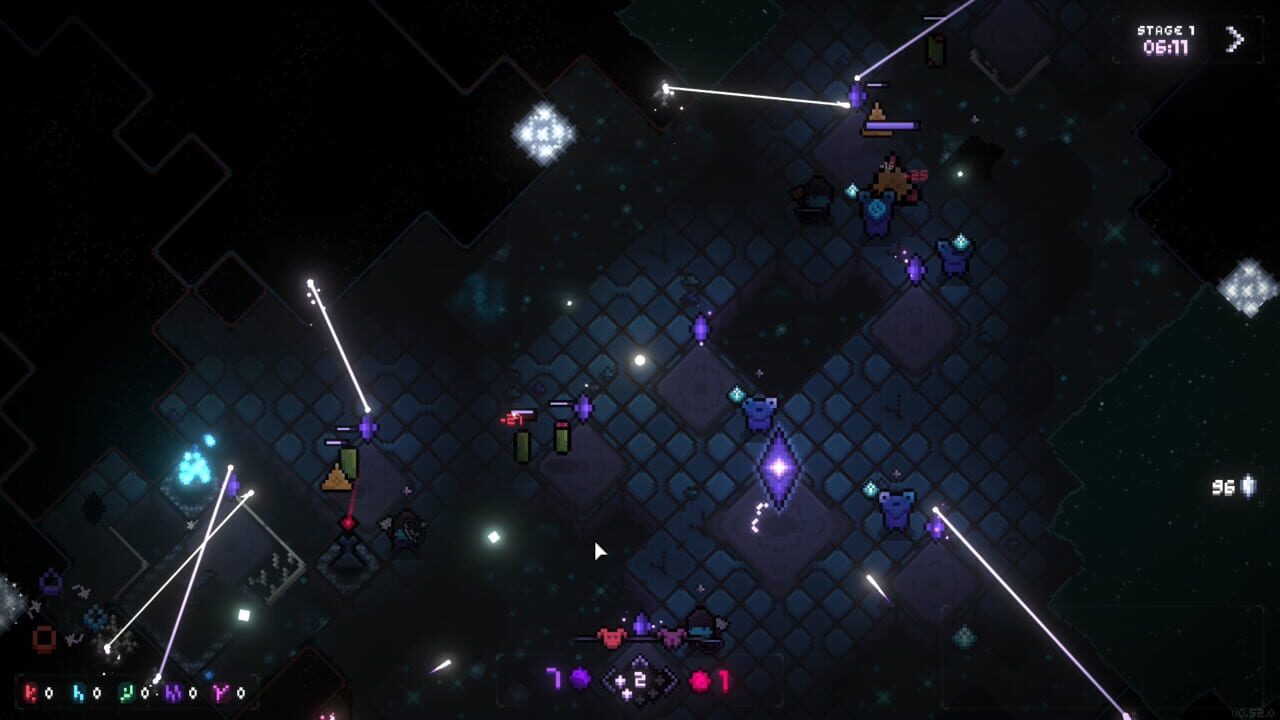Click the gem icon next to the 96 counter
1280x720 pixels.
tap(1246, 488)
